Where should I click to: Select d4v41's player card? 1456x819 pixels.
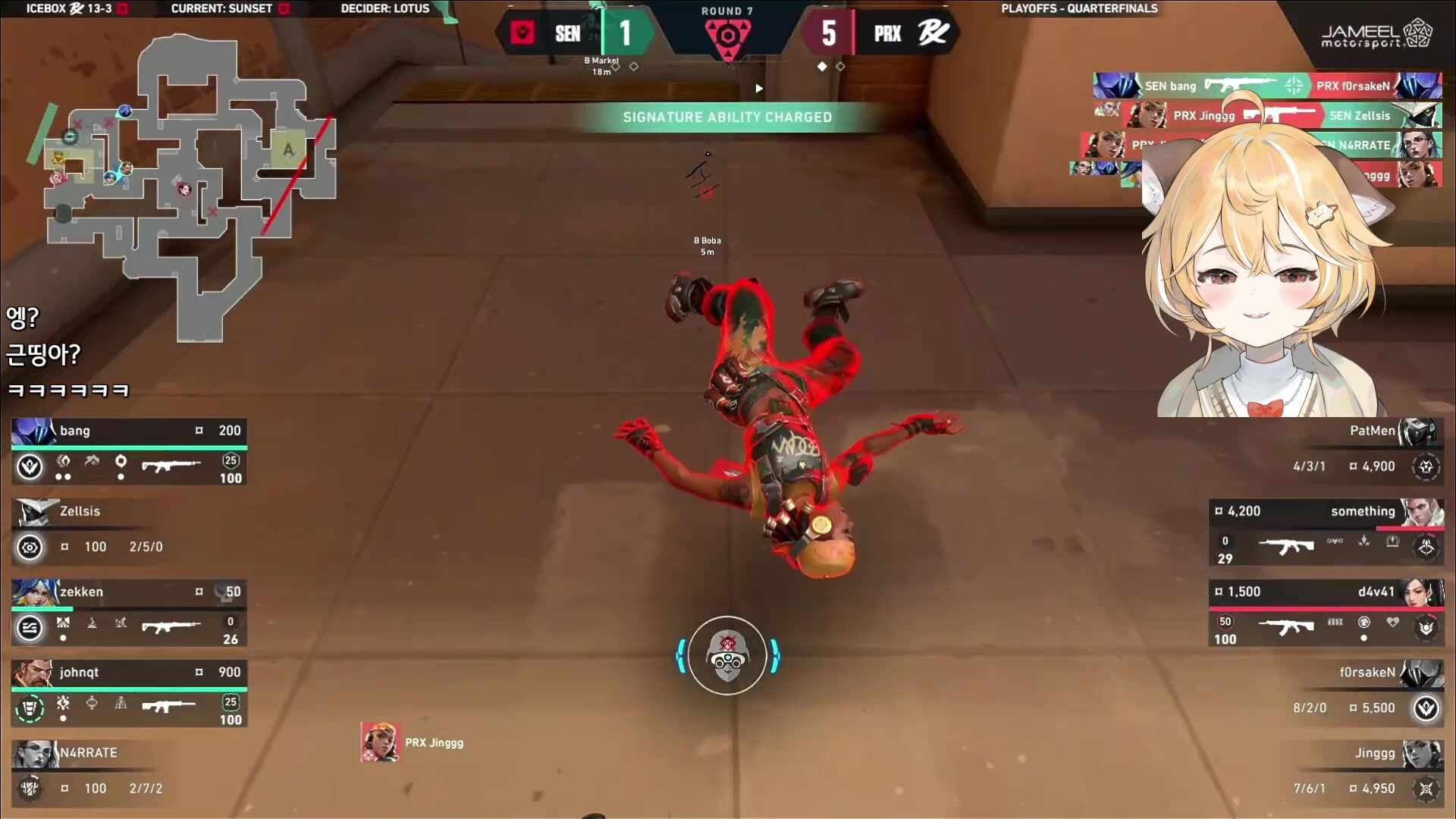[x=1326, y=614]
